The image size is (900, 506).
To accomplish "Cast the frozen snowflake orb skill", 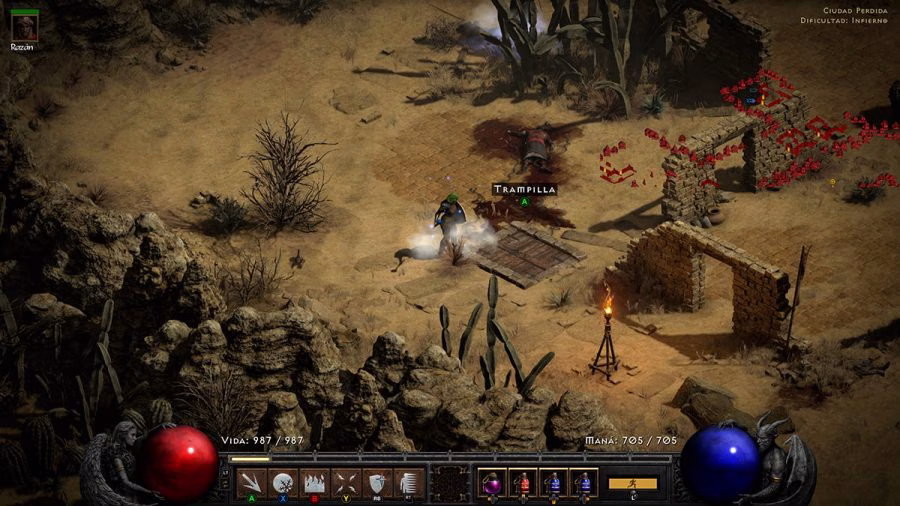I will point(283,483).
